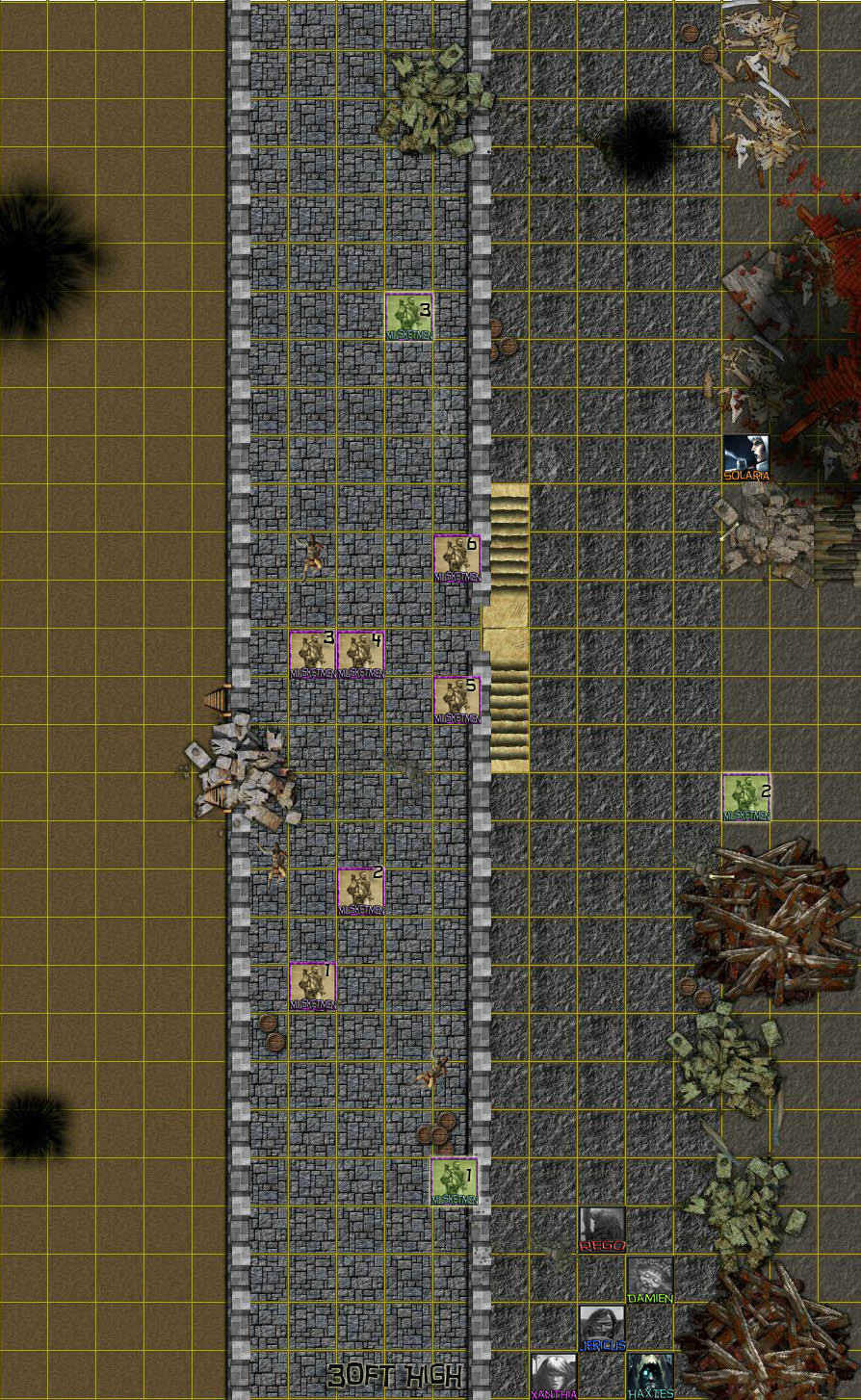
Task: Choose green Musketmen token number 2
Action: pos(746,797)
